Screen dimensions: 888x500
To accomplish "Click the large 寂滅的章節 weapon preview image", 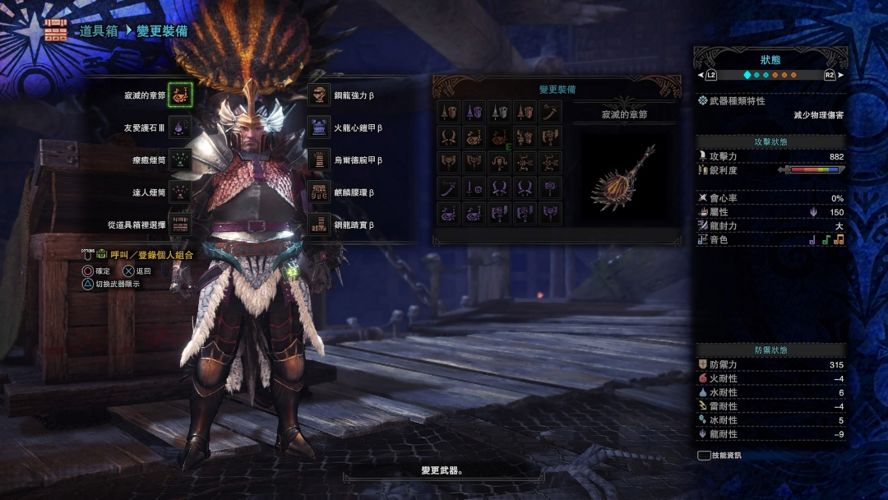I will [x=623, y=177].
